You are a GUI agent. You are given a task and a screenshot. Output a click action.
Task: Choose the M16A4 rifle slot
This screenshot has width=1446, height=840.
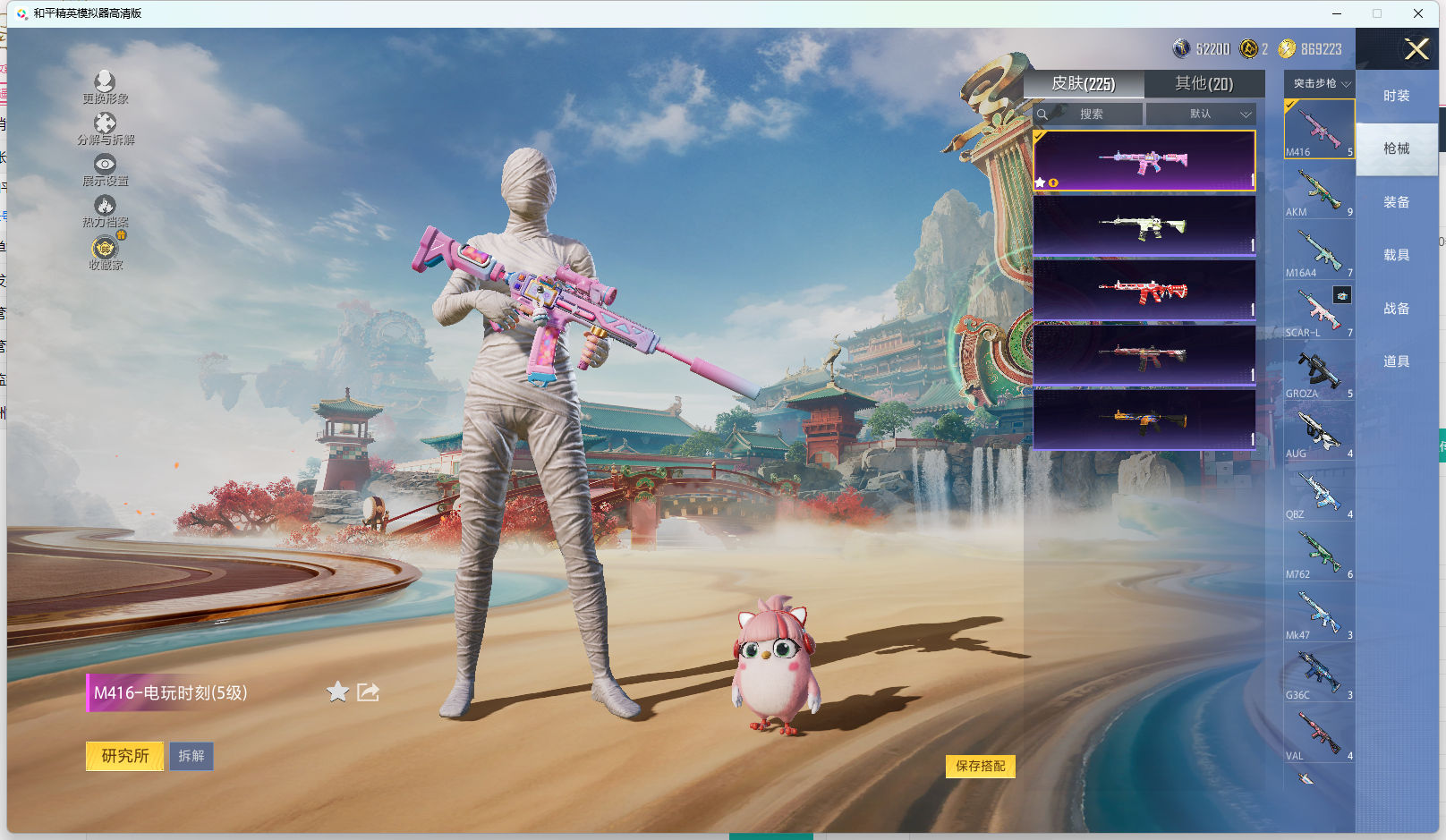click(x=1319, y=251)
